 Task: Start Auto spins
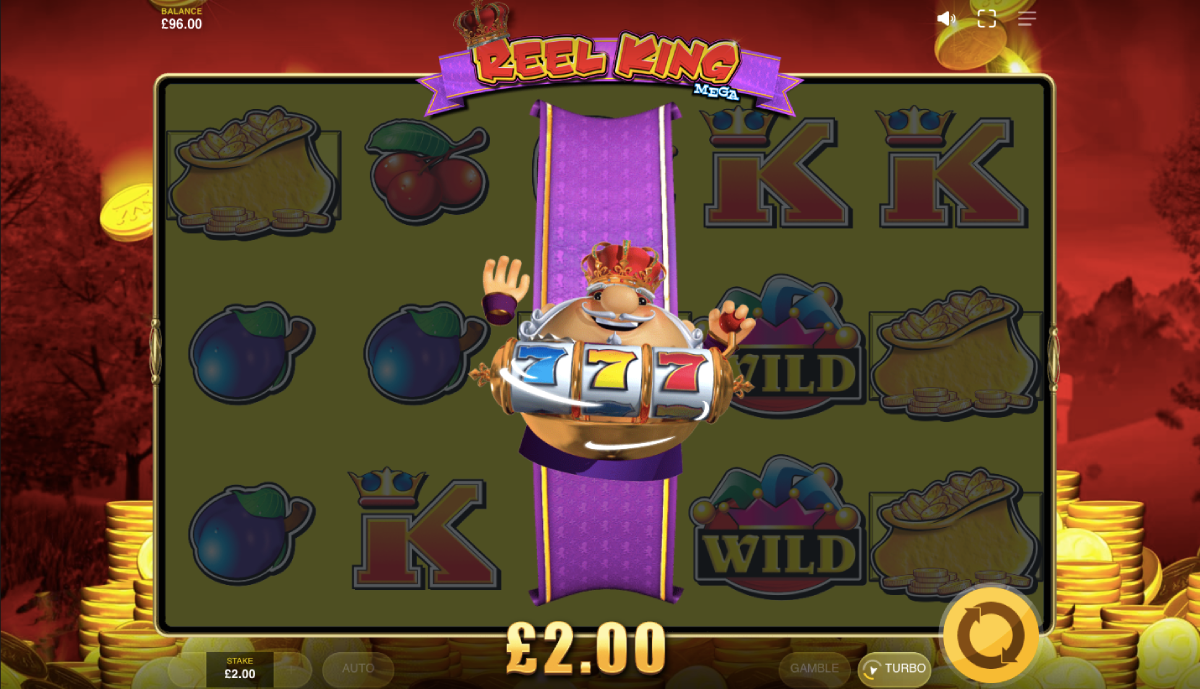[x=358, y=668]
